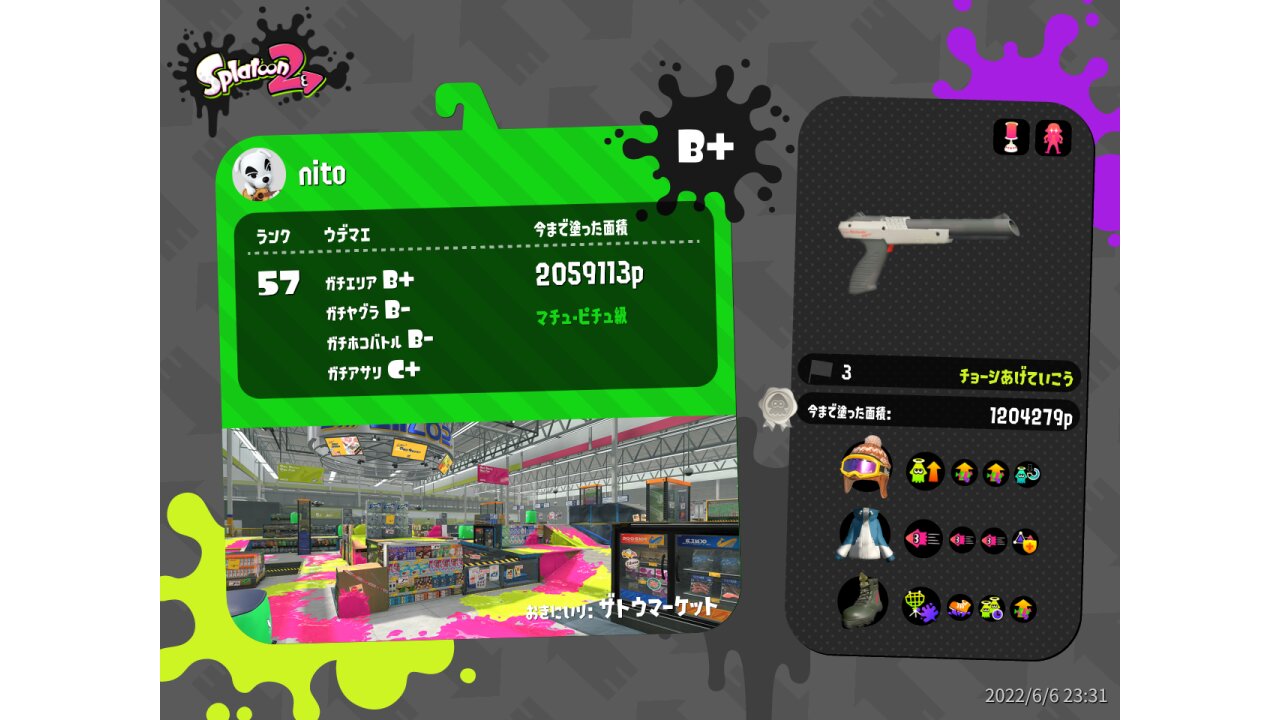Select the blue jacket clothing gear
Viewport: 1280px width, 720px height.
click(x=863, y=536)
